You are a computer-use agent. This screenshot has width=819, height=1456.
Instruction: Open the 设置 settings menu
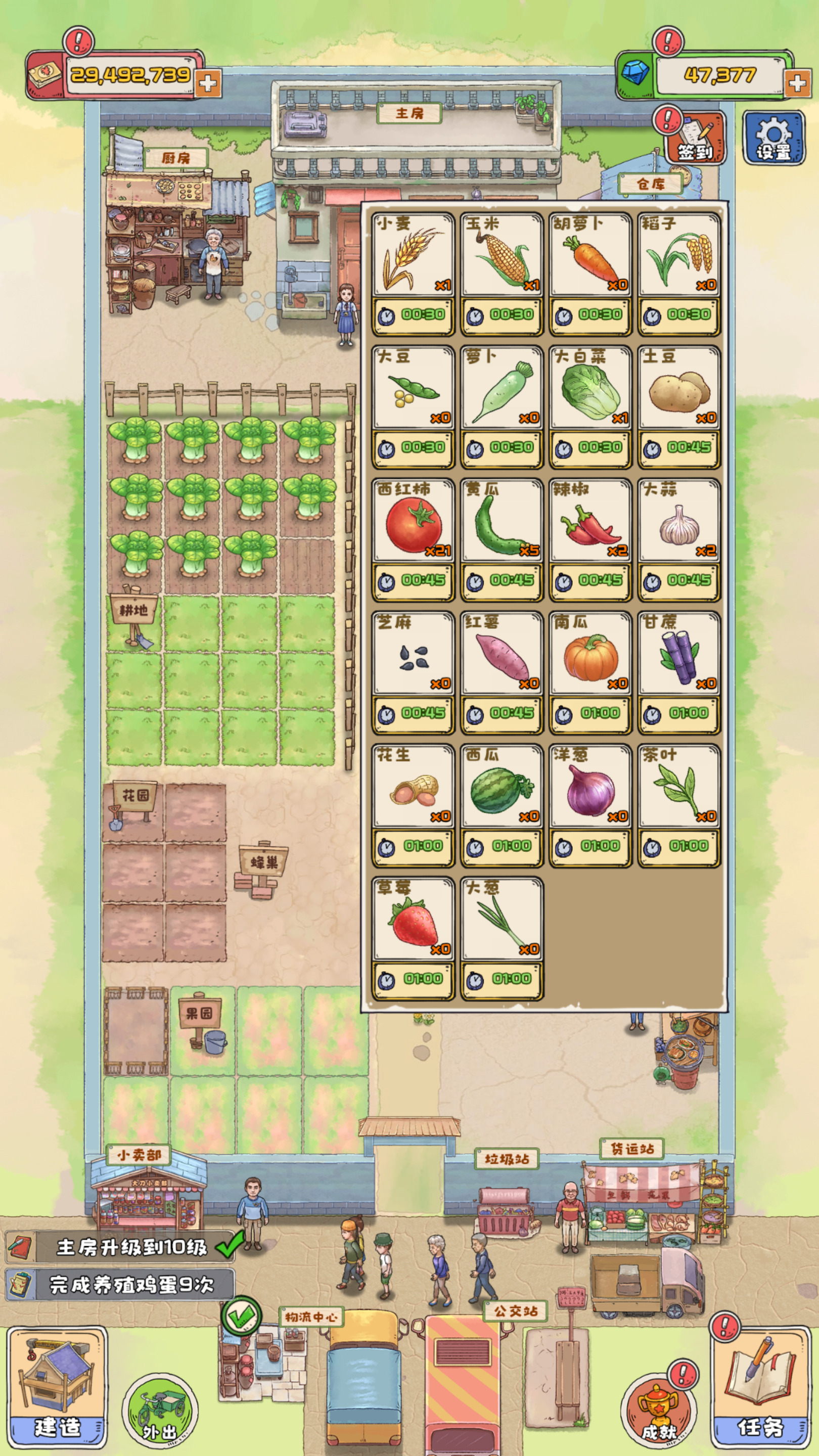click(x=773, y=138)
